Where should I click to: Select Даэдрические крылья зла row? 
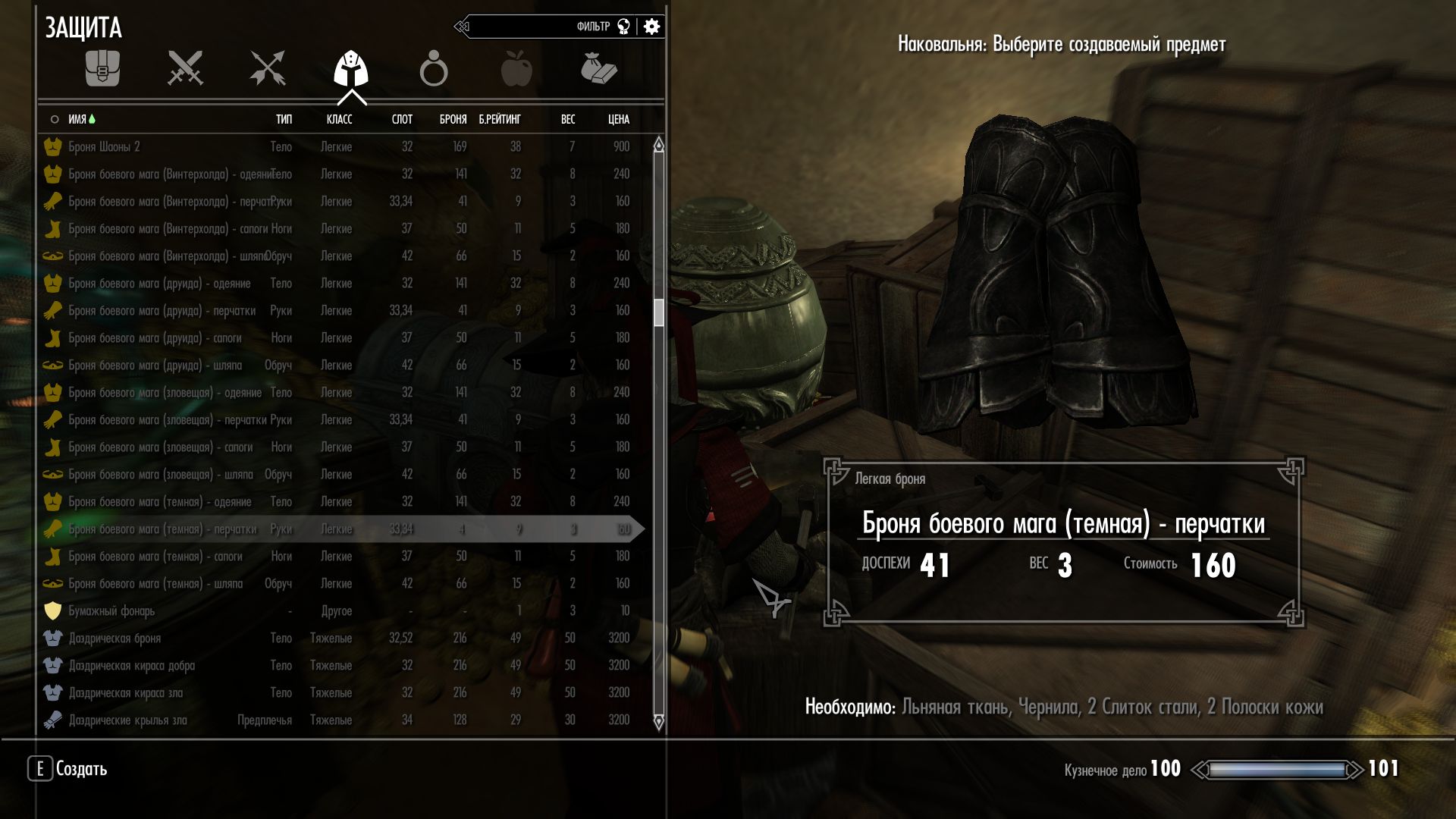pos(127,720)
